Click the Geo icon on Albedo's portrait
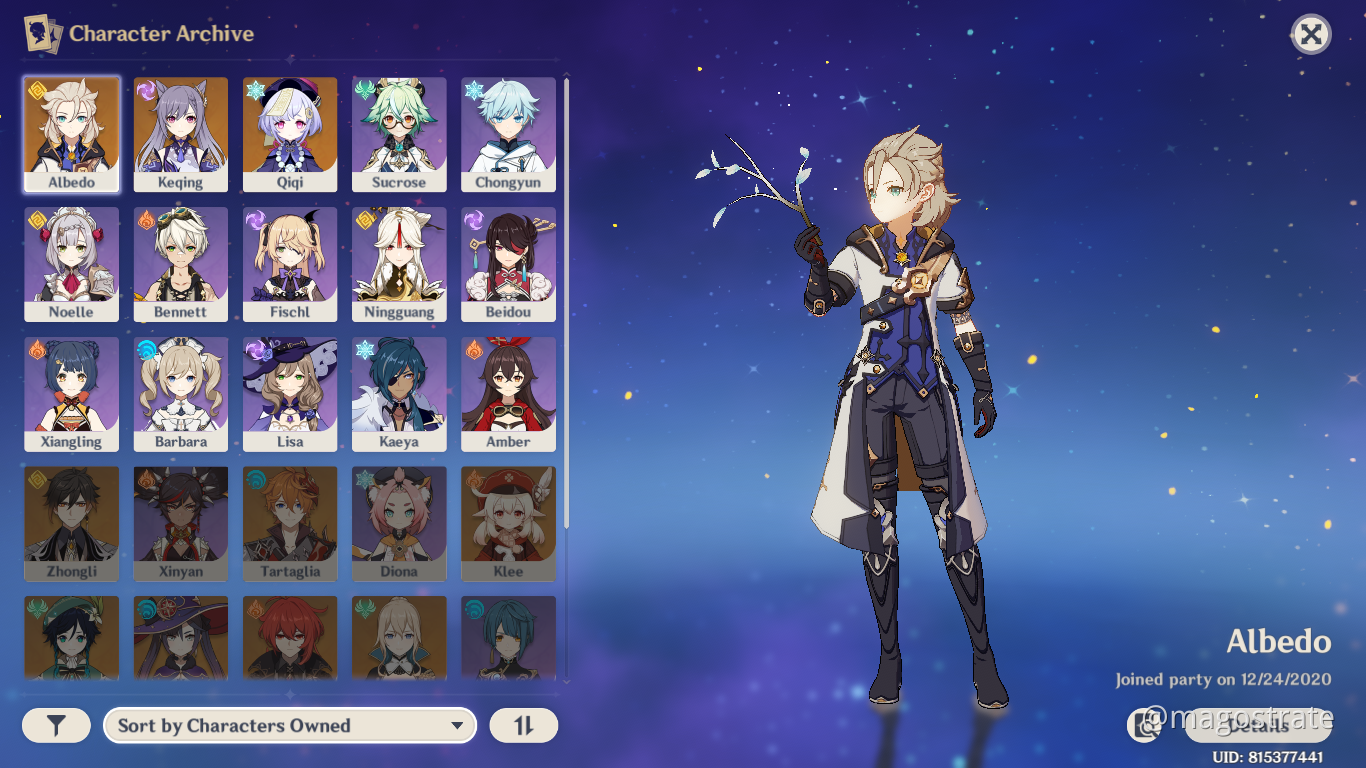Image resolution: width=1366 pixels, height=768 pixels. coord(35,92)
